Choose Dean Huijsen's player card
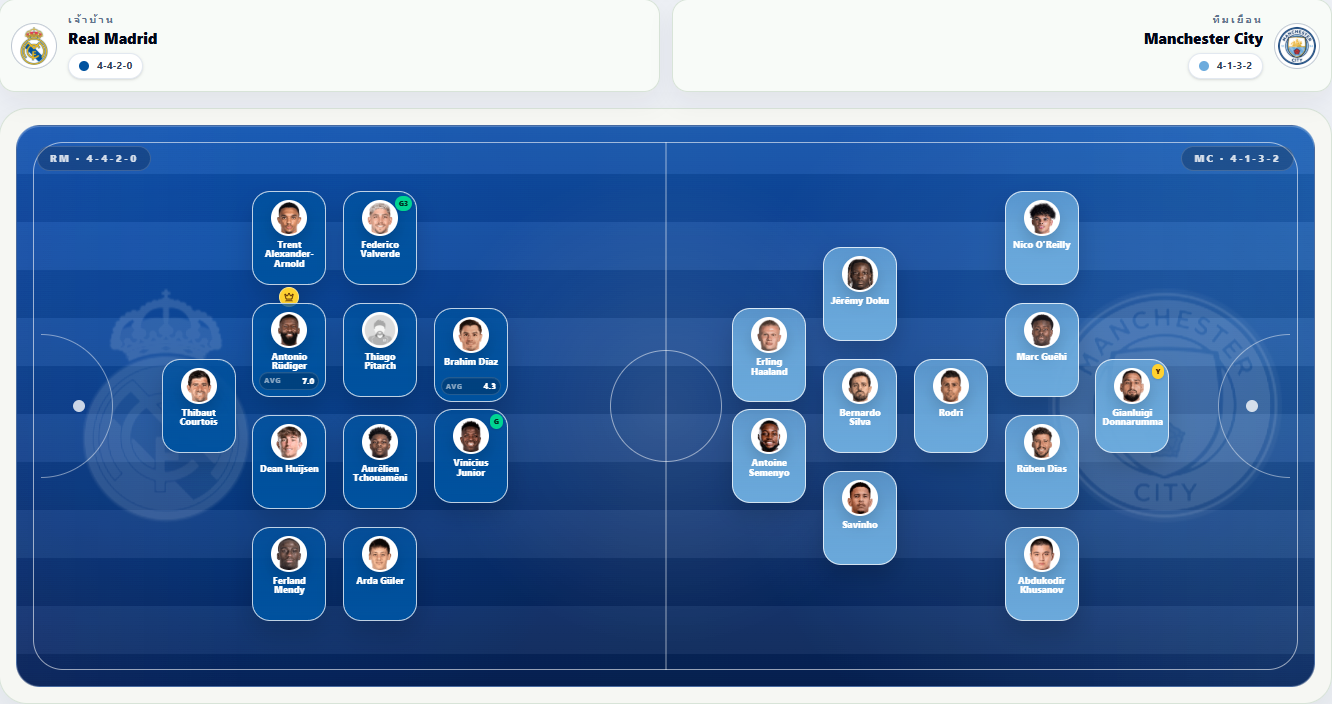The height and width of the screenshot is (704, 1332). point(289,461)
